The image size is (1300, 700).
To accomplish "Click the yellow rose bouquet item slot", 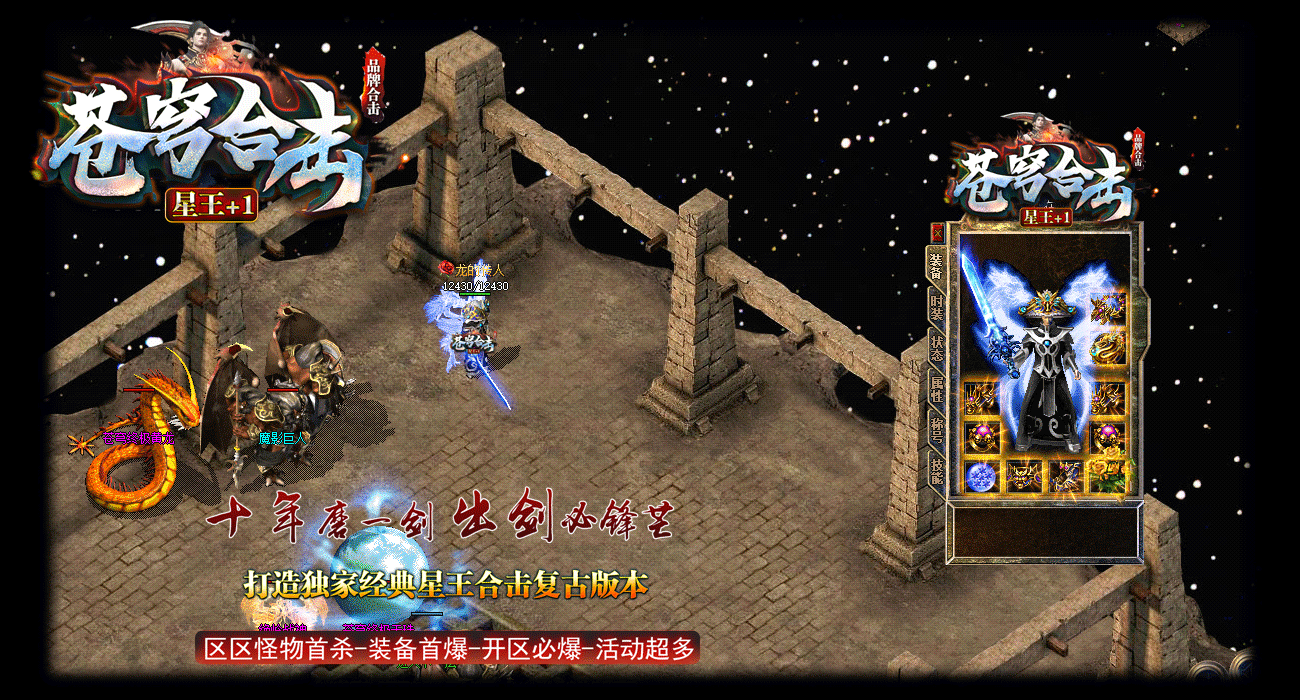I will [x=1107, y=476].
